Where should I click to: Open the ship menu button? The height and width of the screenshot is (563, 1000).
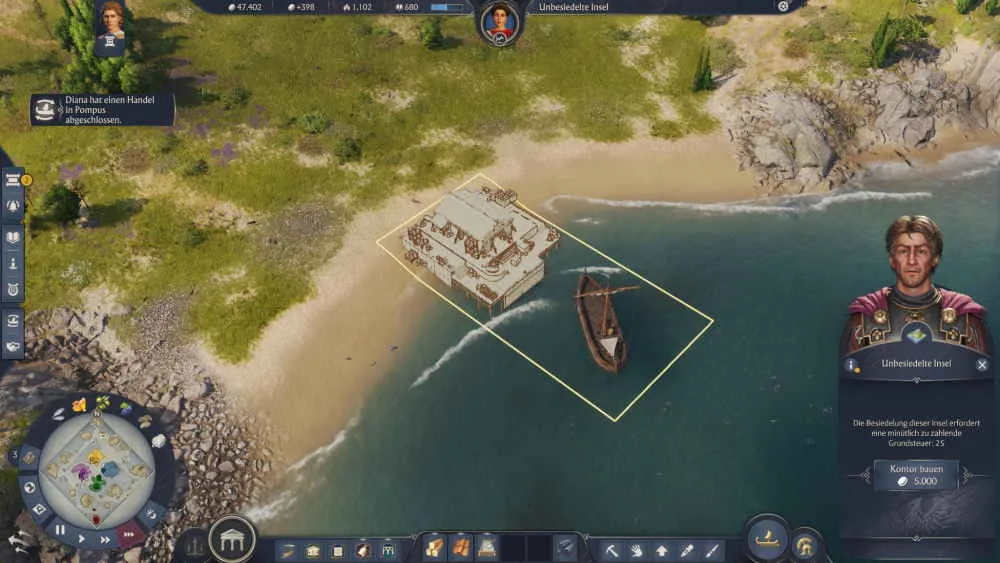coord(766,539)
